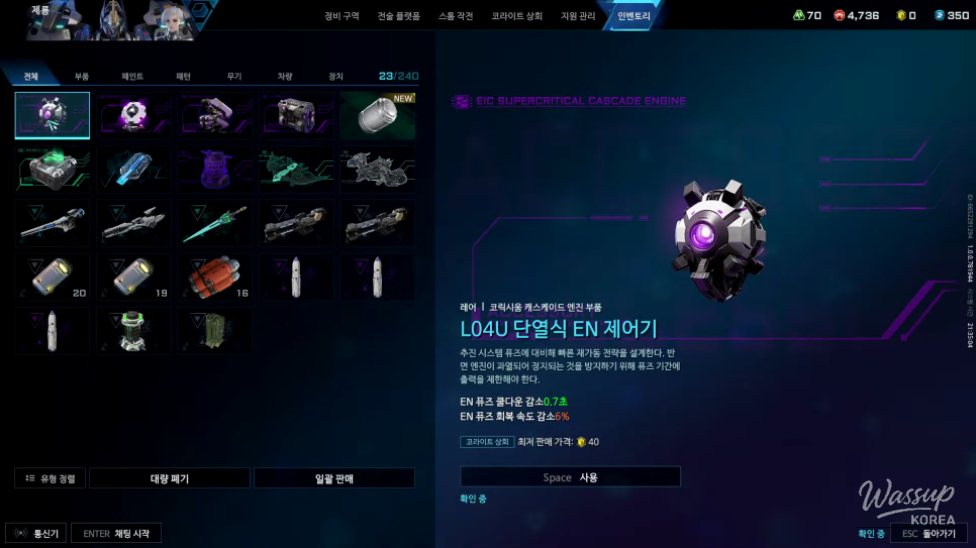Open the 지원 관리 menu
Screen dimensions: 976x548
point(578,17)
